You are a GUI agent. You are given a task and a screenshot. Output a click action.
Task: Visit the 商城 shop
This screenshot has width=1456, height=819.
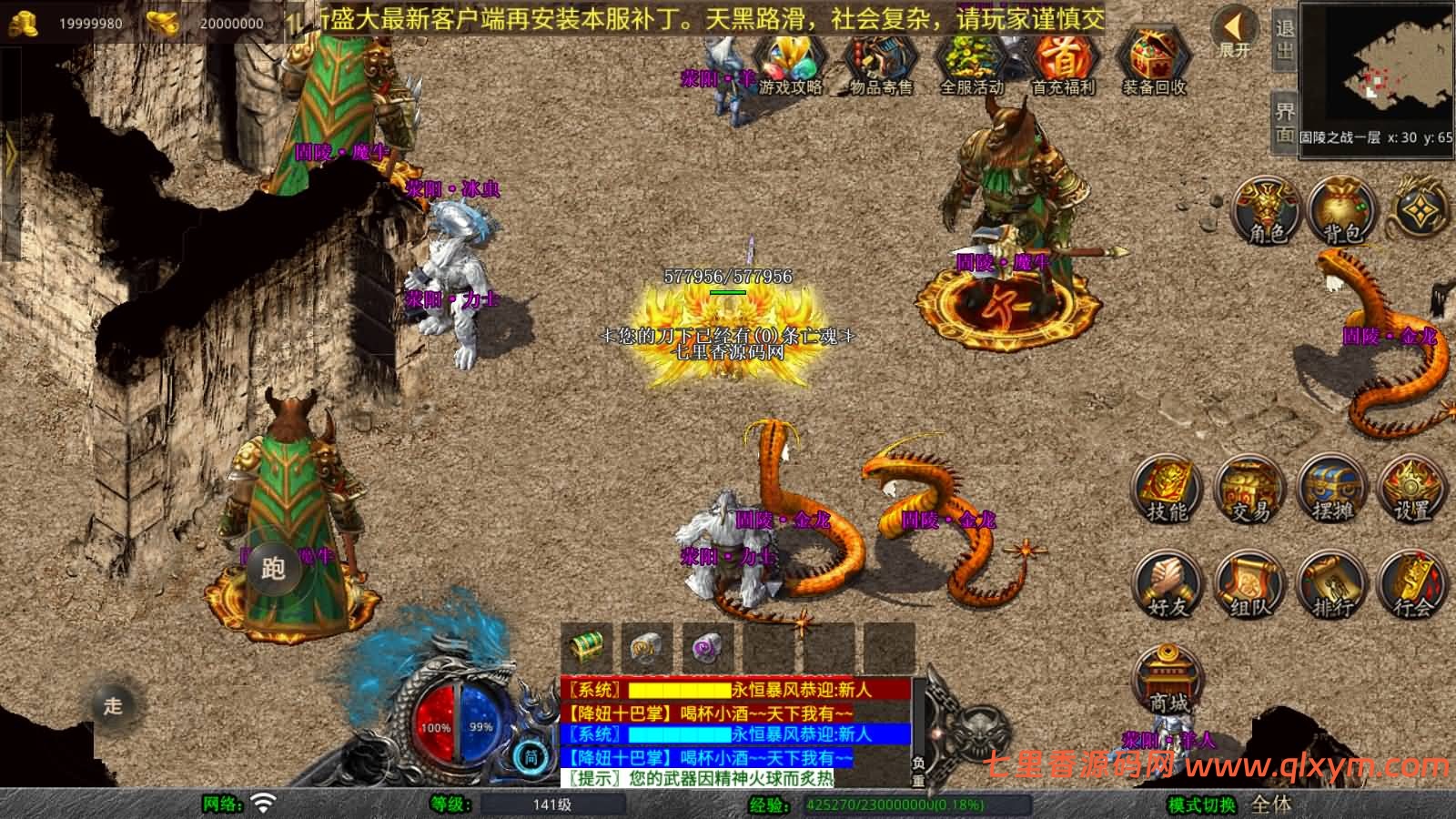1169,681
